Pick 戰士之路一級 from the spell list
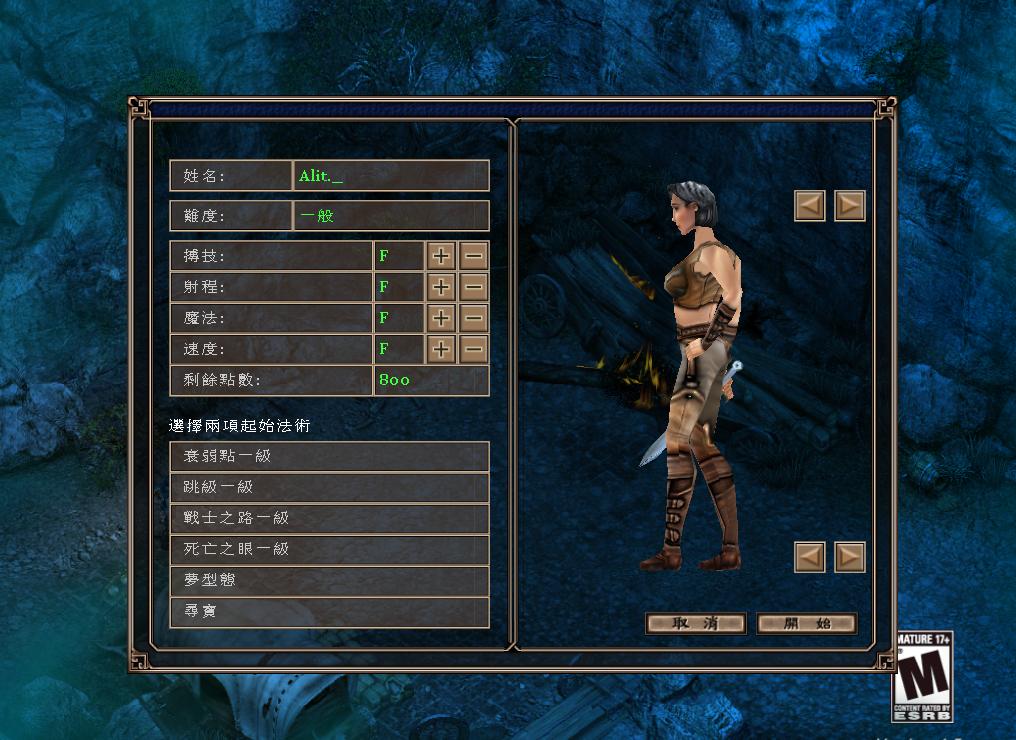This screenshot has width=1016, height=740. 329,518
